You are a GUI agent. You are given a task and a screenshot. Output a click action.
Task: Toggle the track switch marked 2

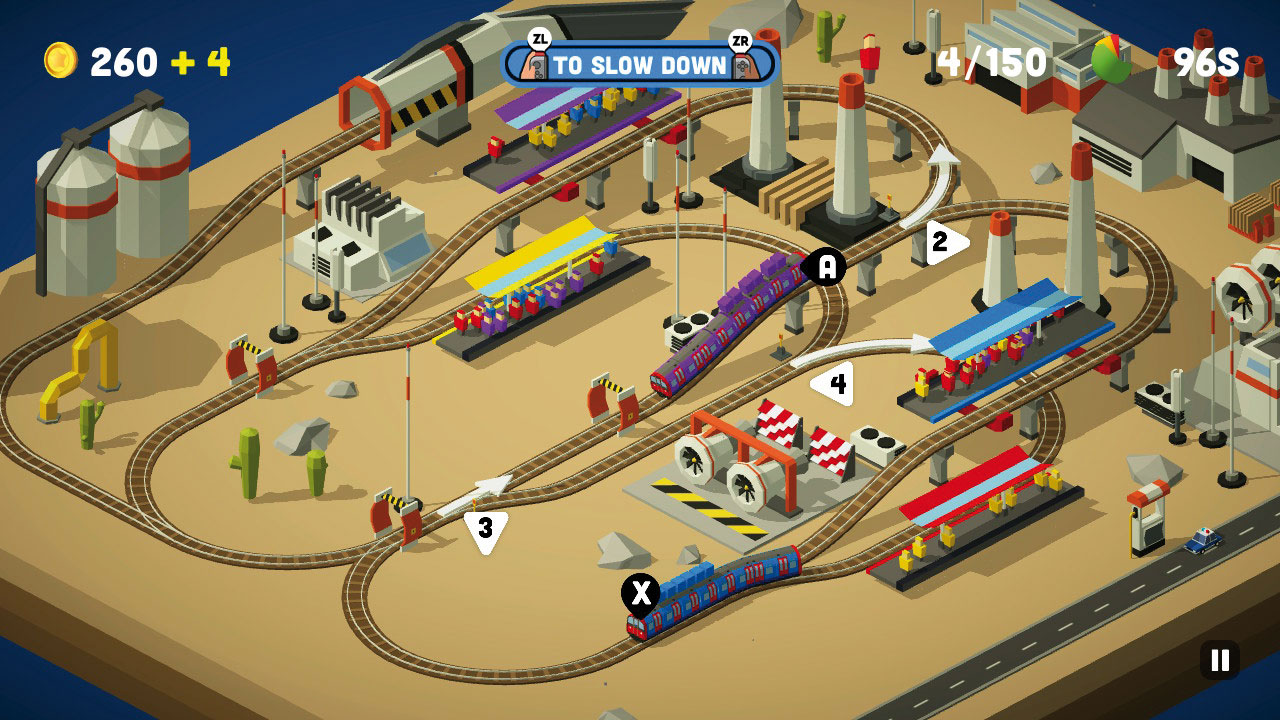[943, 242]
